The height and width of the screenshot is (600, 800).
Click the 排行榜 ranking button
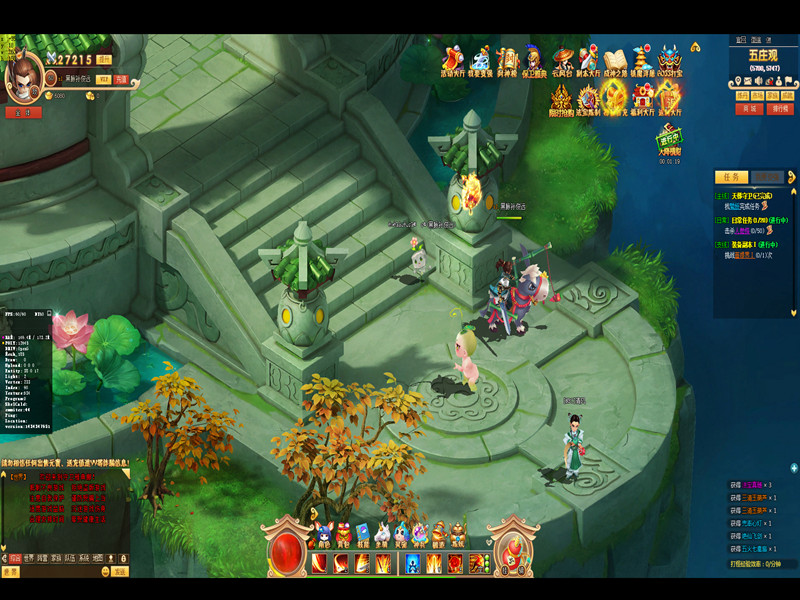[779, 109]
